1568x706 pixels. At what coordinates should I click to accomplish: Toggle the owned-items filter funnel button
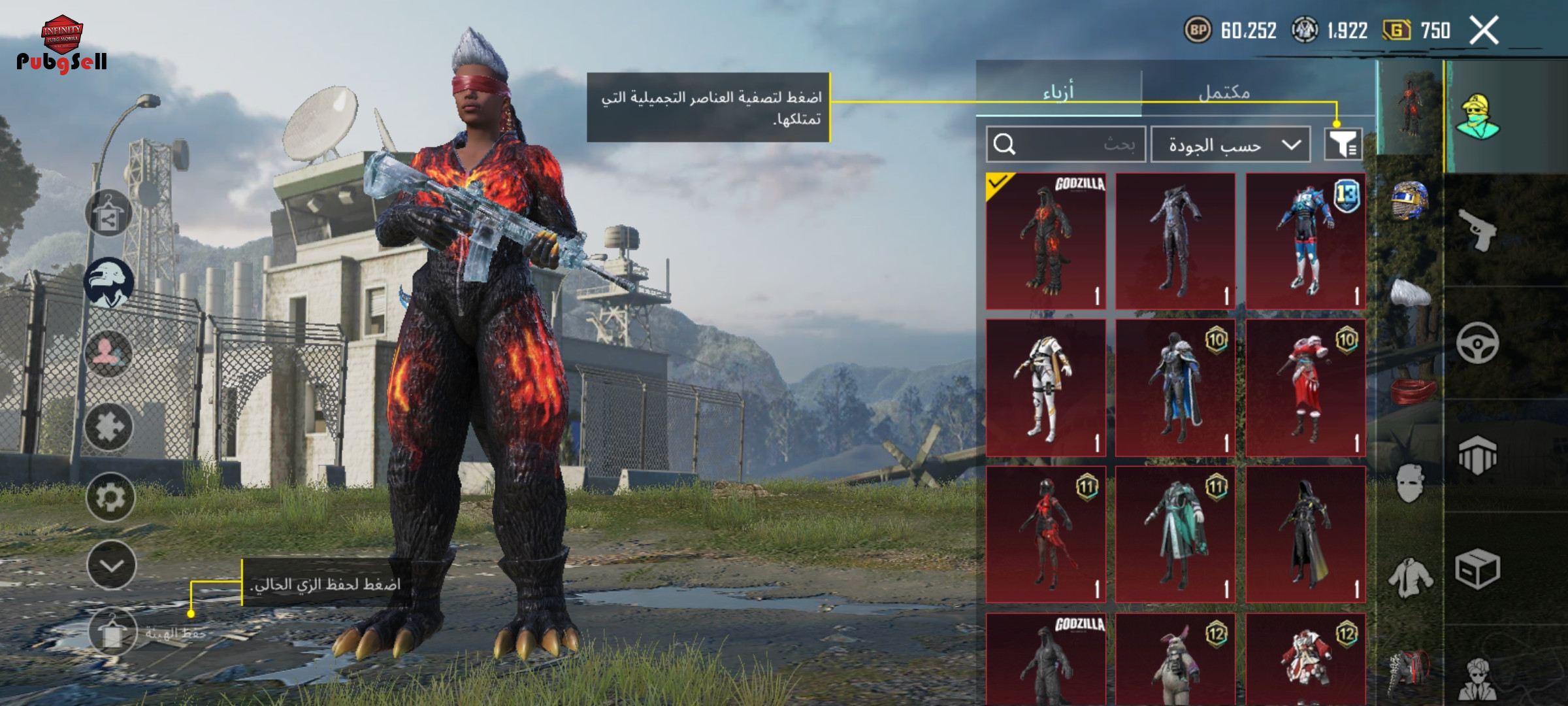pos(1343,144)
